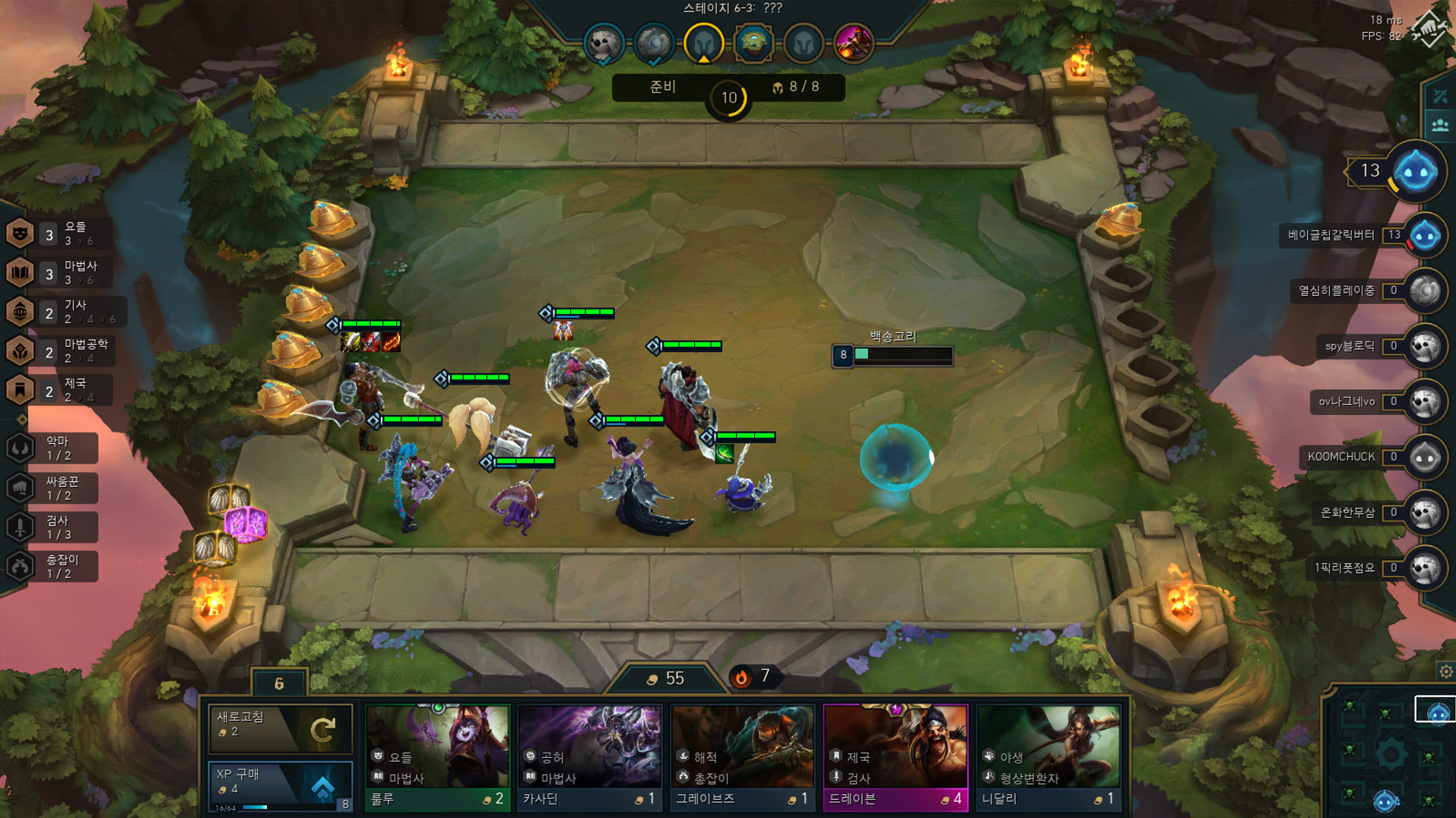Select KOOMCHUCK in the scoreboard

pos(1424,457)
